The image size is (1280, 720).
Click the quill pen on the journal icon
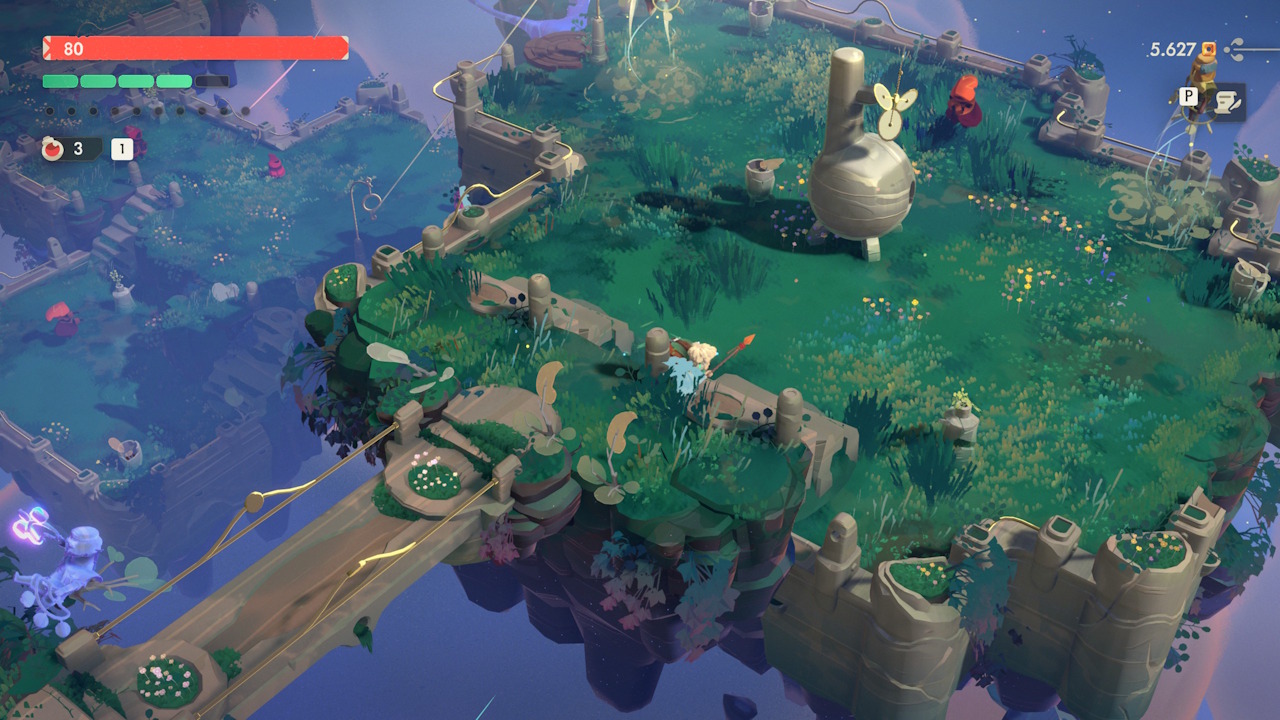1235,106
